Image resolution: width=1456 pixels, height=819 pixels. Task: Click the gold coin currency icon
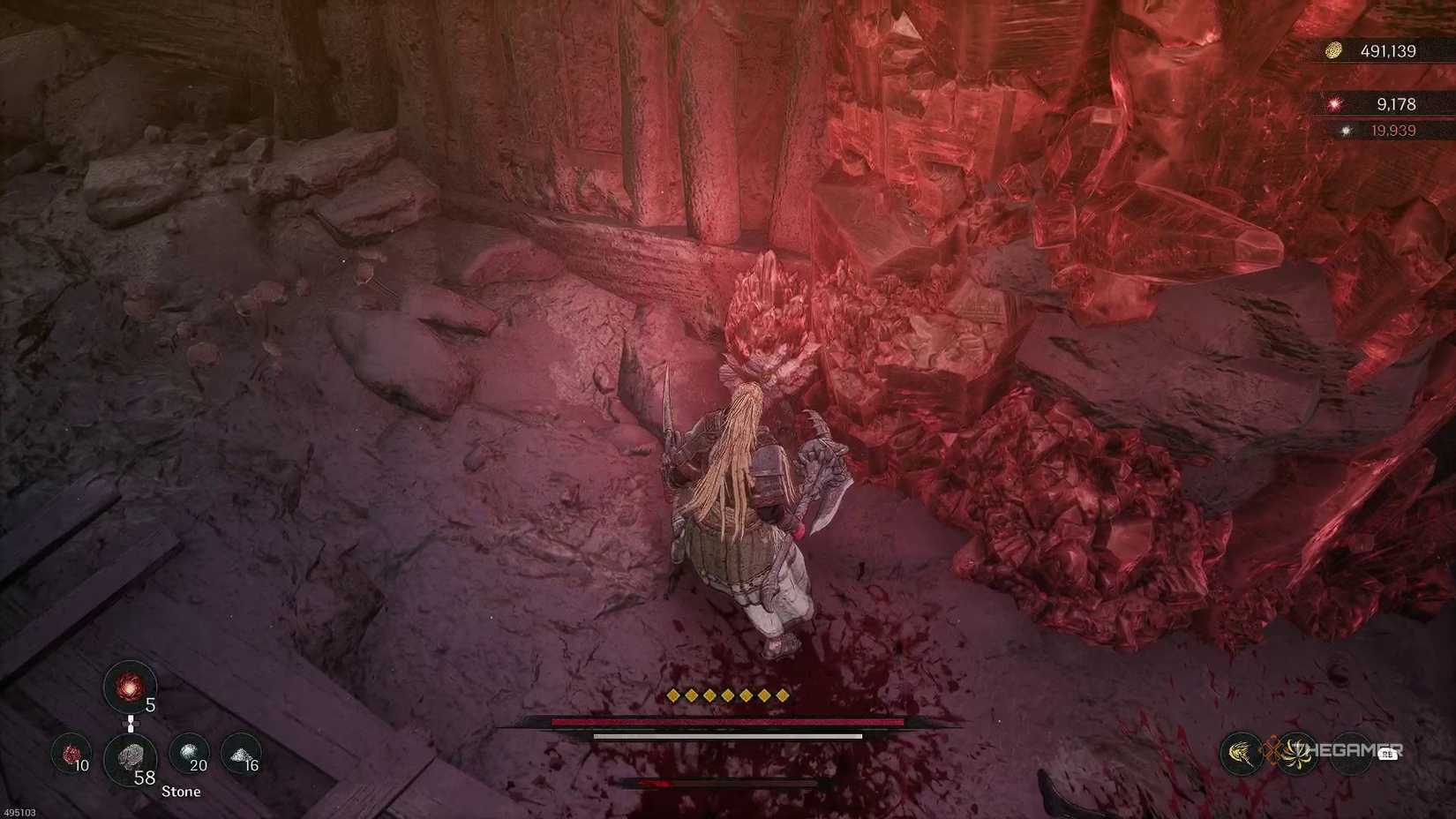(x=1332, y=50)
